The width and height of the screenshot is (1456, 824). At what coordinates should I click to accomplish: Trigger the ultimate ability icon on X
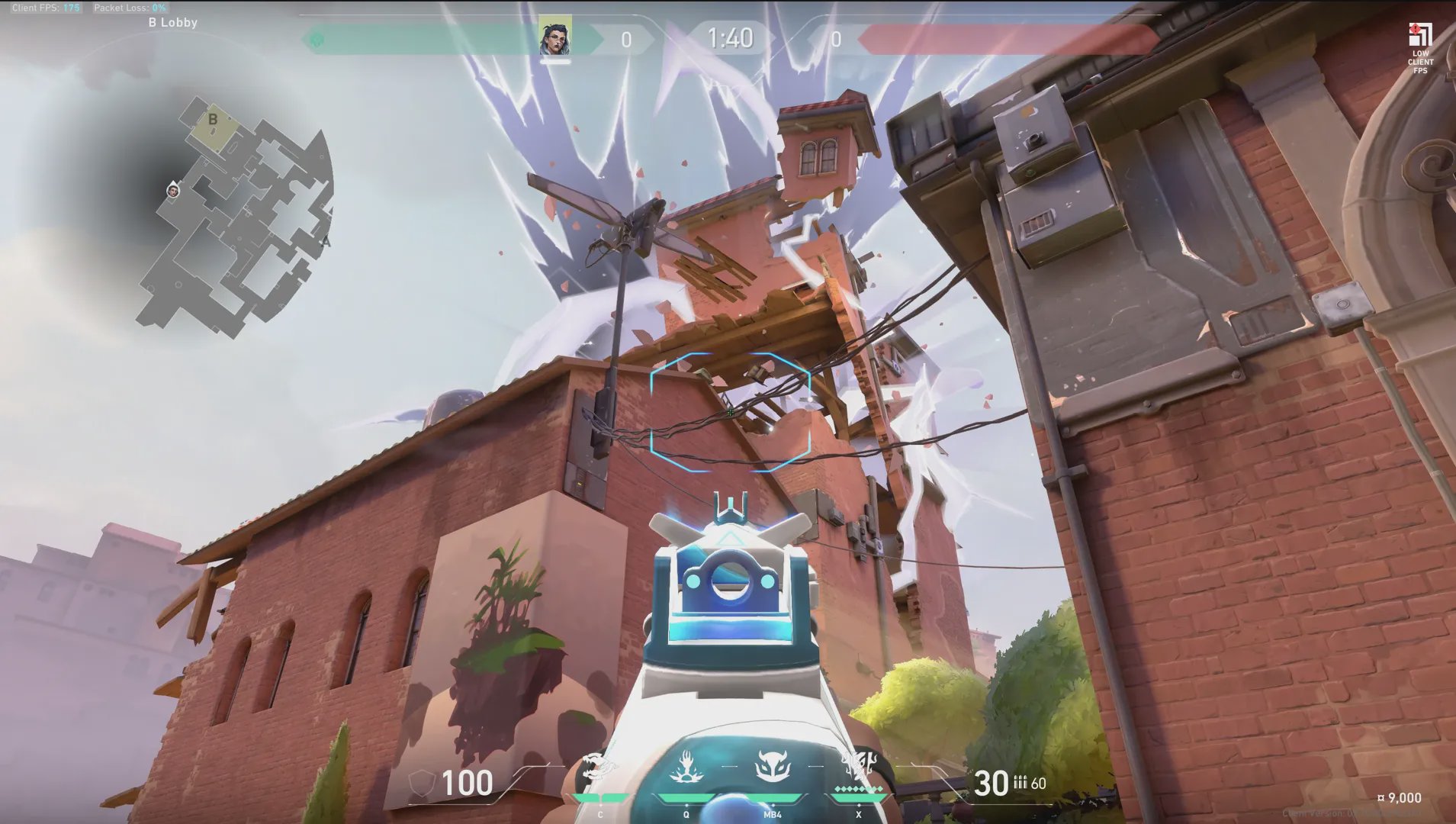coord(860,768)
